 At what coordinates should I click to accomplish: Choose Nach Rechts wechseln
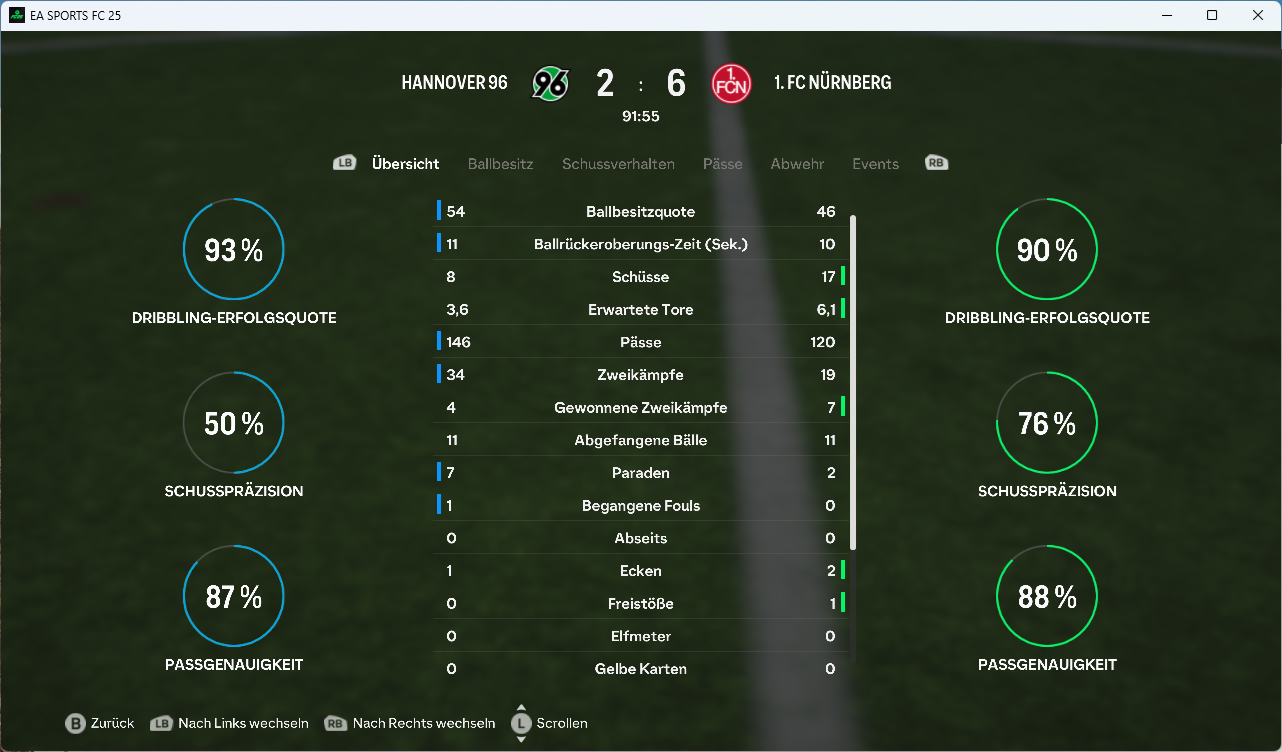(423, 723)
